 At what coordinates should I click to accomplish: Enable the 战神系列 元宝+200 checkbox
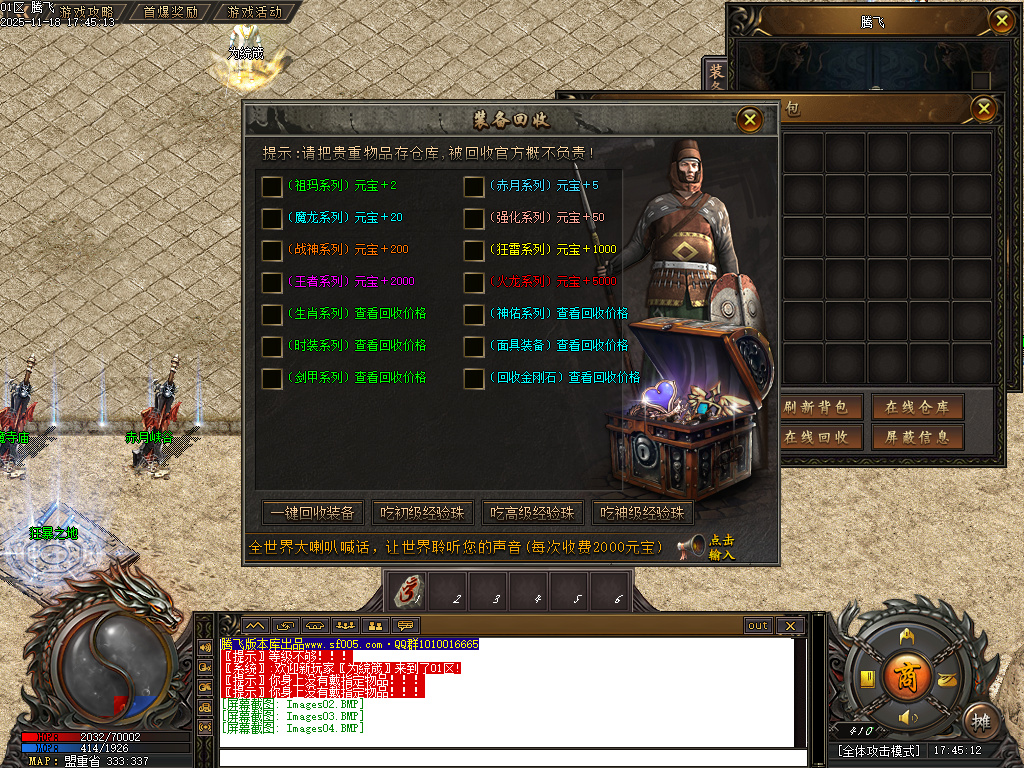tap(271, 250)
